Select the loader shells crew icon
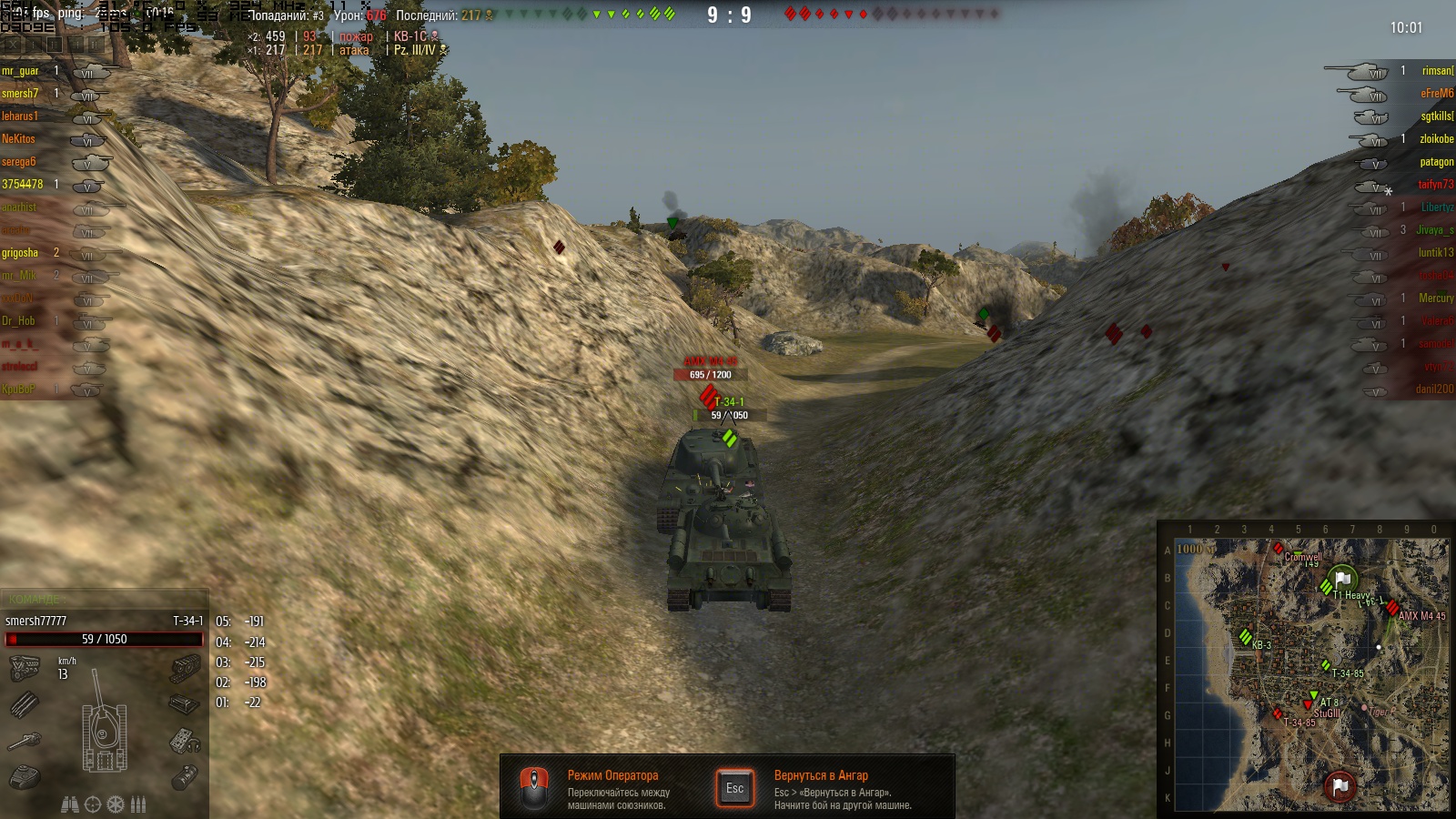This screenshot has height=819, width=1456. pos(138,804)
